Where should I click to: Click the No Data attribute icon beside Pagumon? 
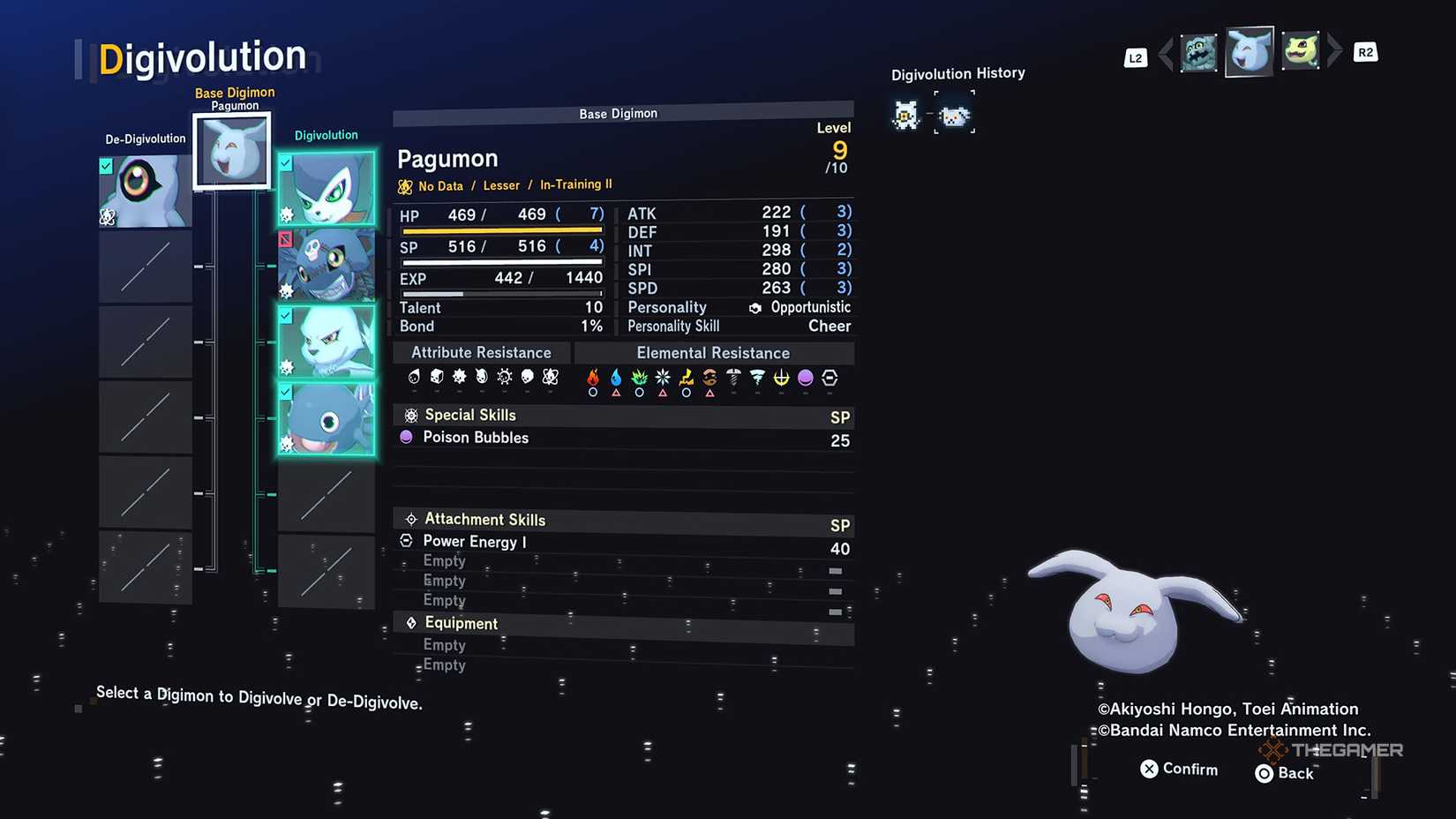coord(407,186)
